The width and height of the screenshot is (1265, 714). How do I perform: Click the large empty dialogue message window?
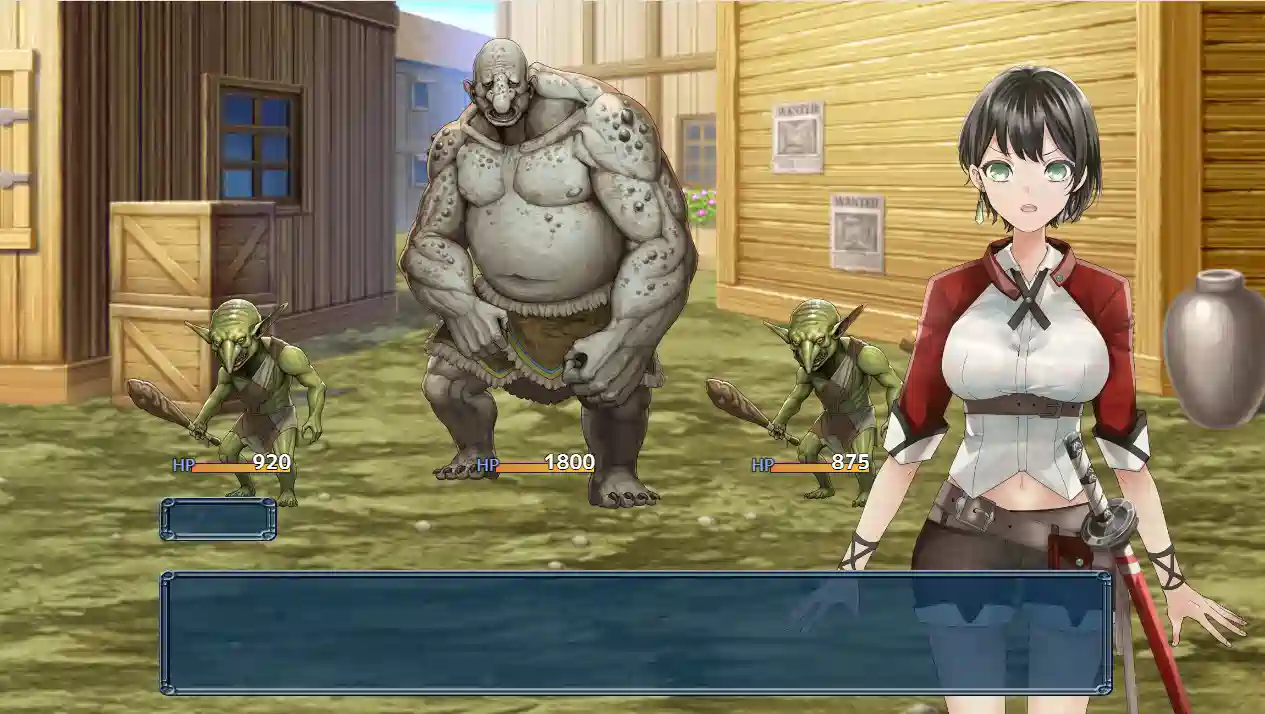[x=635, y=633]
